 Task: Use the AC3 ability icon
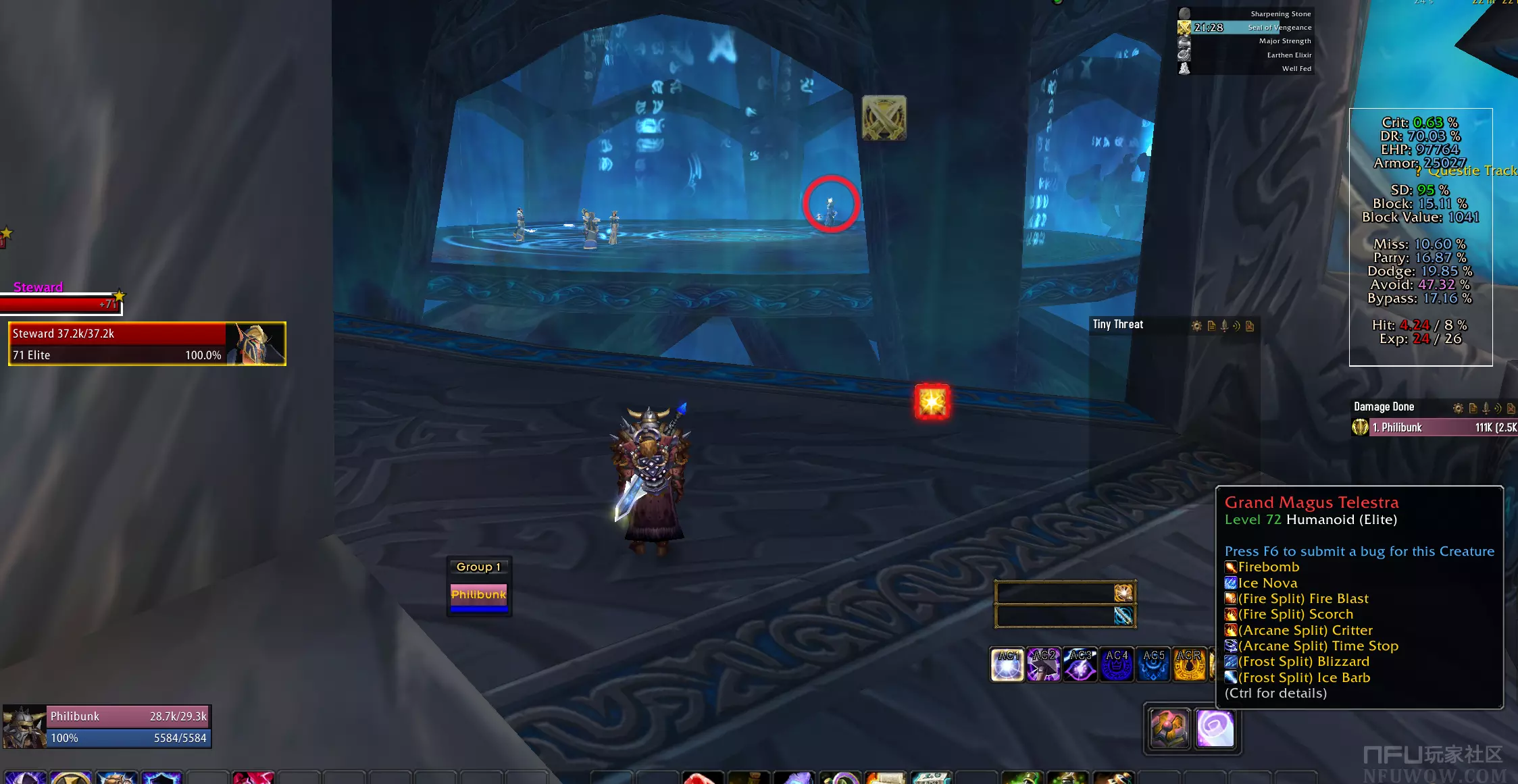(1080, 664)
